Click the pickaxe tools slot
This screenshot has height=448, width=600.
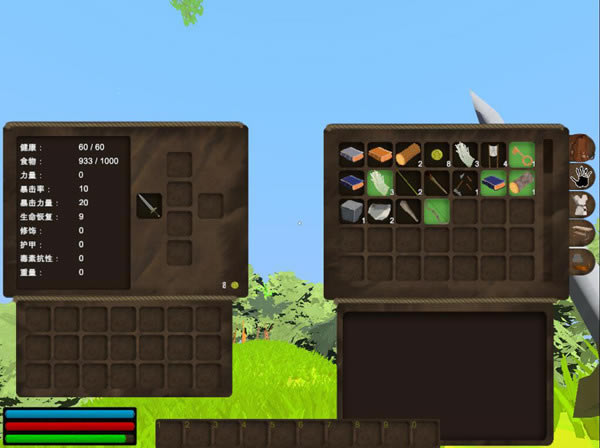(465, 183)
